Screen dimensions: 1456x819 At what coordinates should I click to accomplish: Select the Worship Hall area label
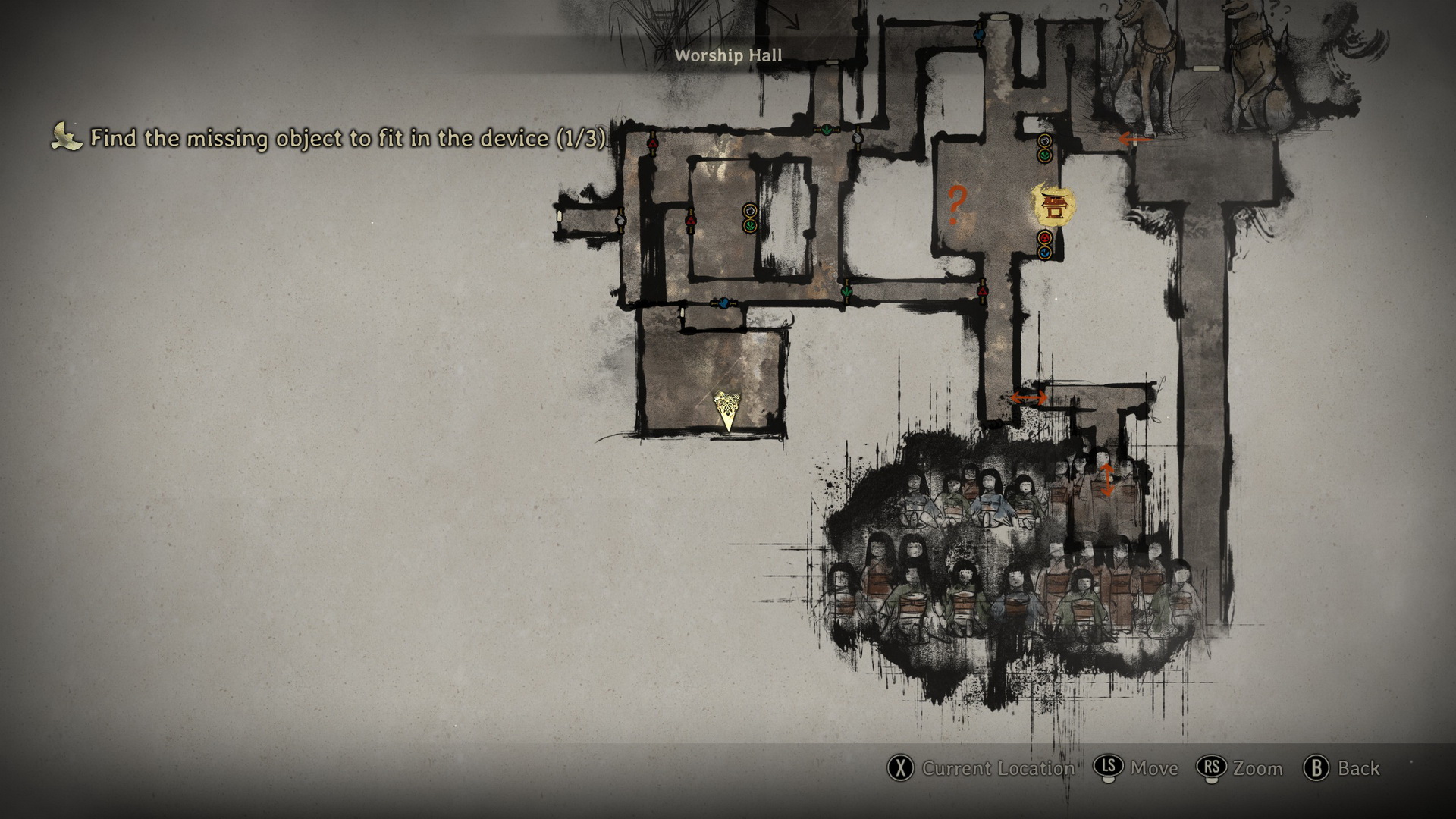[x=728, y=55]
